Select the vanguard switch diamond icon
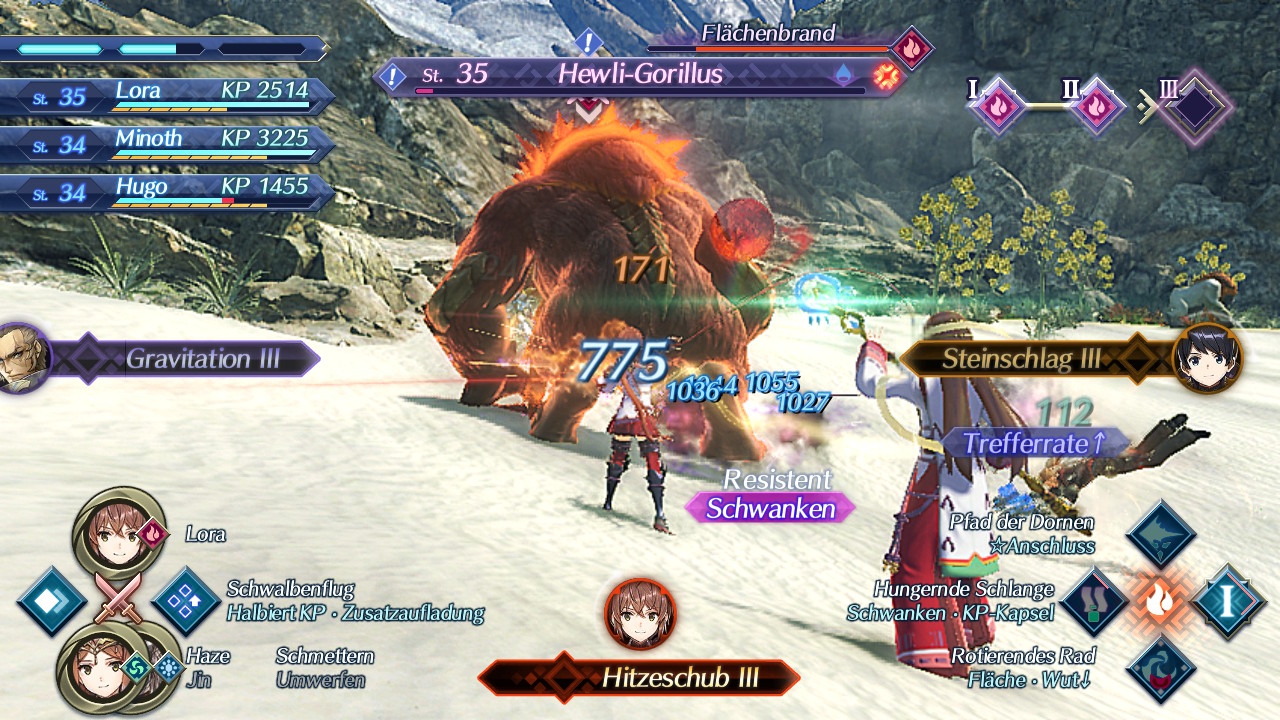Image resolution: width=1280 pixels, height=720 pixels. 51,601
